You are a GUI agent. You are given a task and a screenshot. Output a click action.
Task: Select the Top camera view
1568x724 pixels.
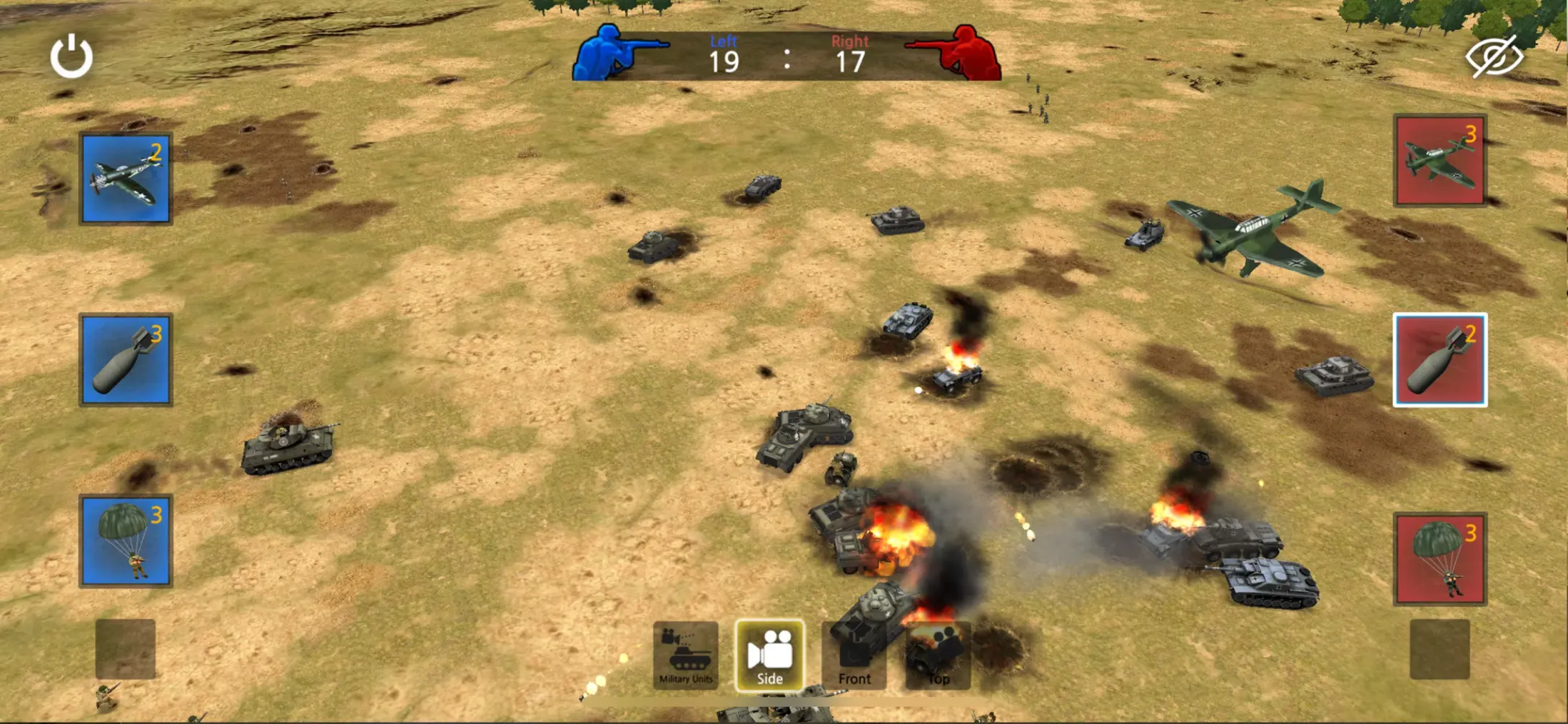[938, 656]
